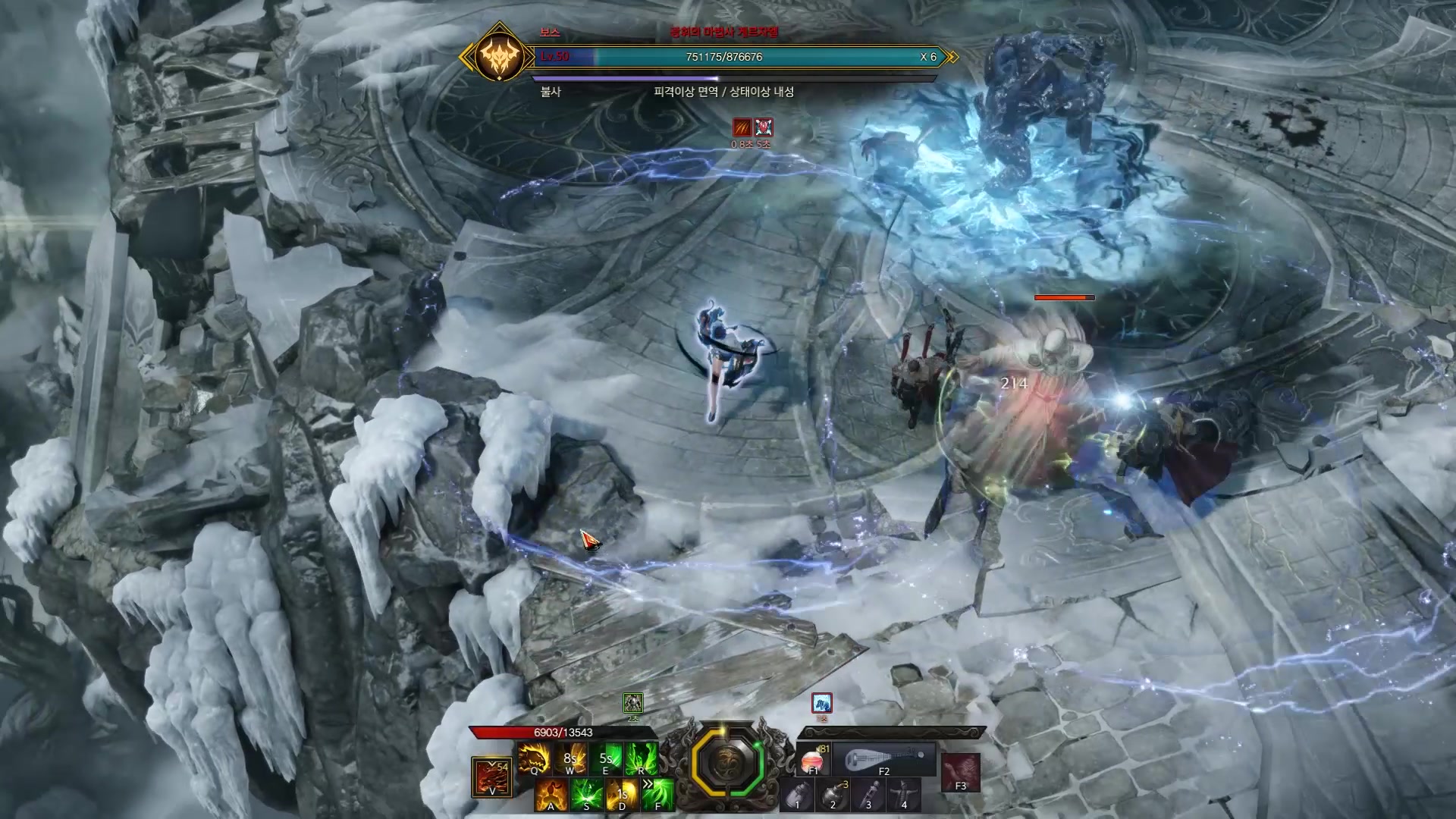The image size is (1456, 819).
Task: Use the green burst skill on S
Action: click(586, 794)
